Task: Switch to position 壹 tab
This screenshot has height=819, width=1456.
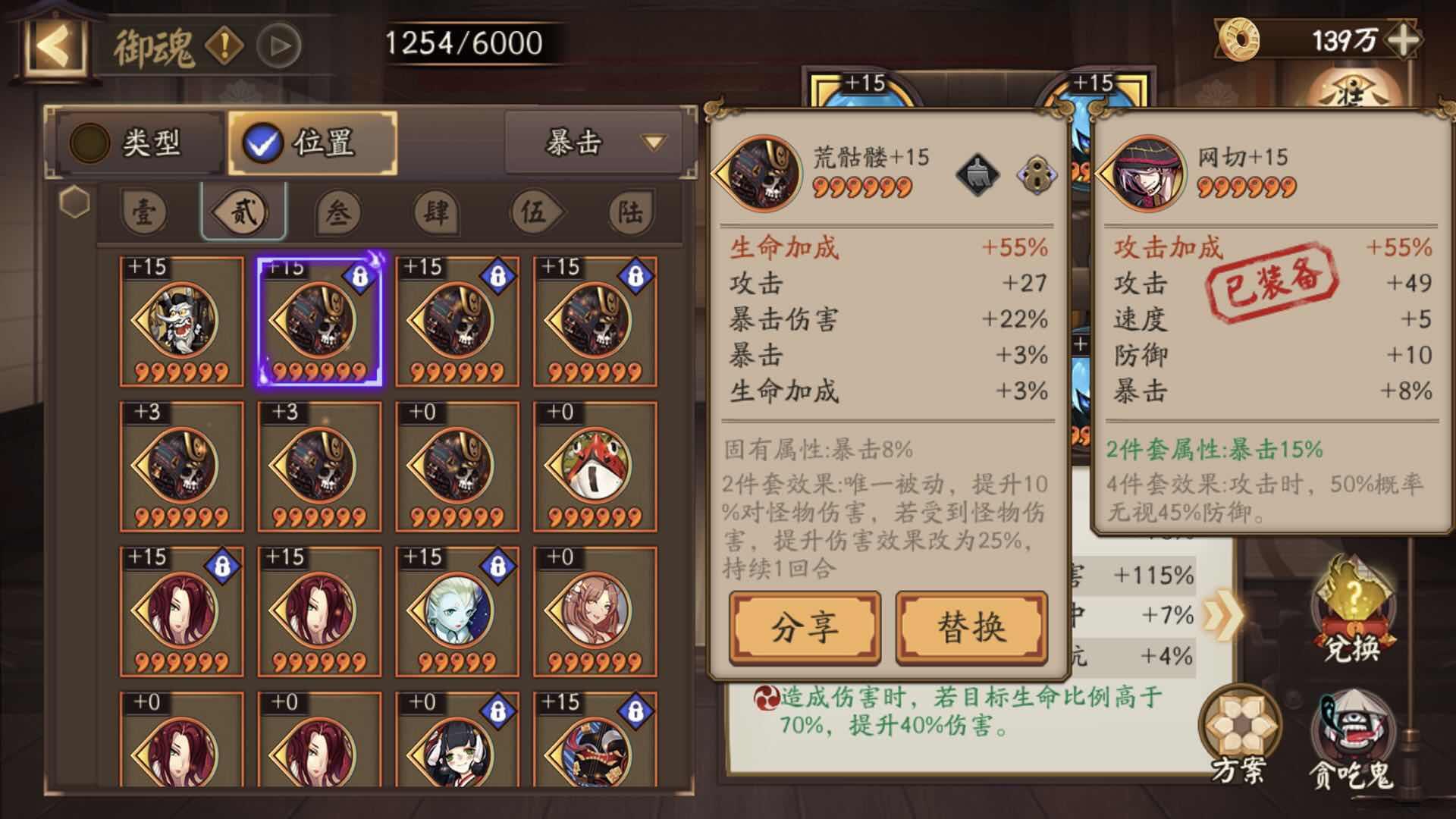Action: [143, 212]
